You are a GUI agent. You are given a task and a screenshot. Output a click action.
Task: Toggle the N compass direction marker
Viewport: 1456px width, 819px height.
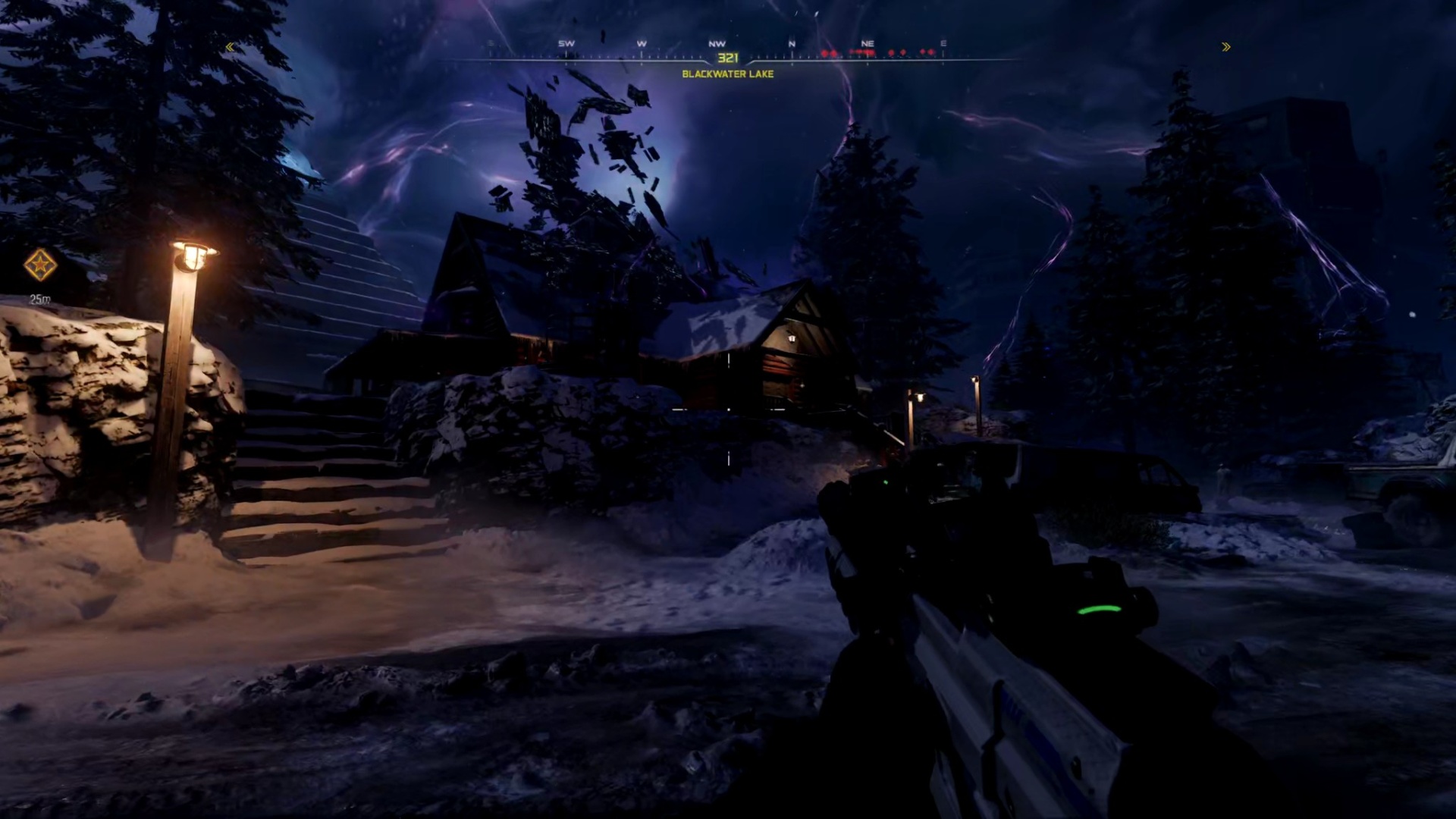pyautogui.click(x=791, y=43)
